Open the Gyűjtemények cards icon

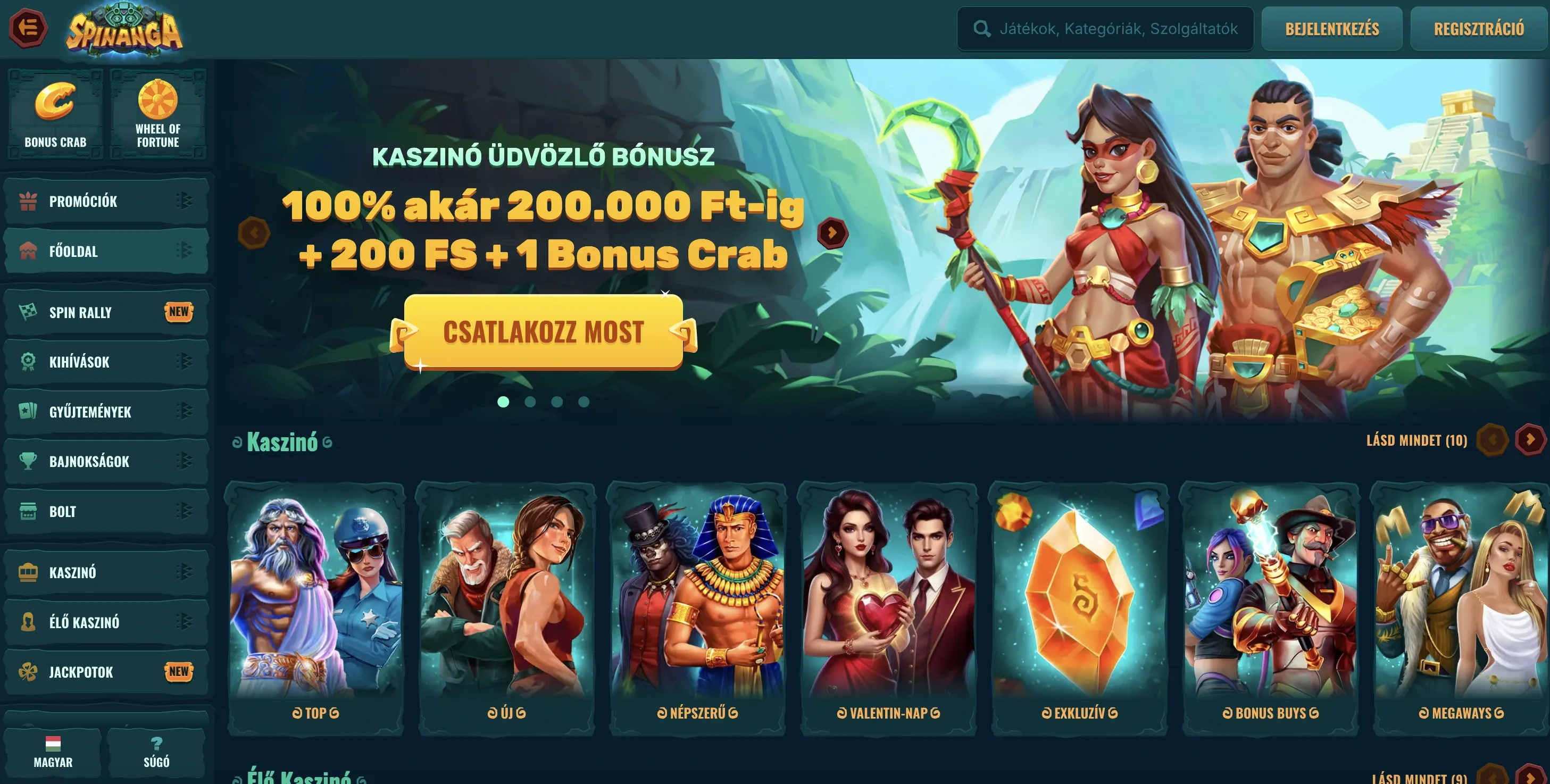[x=27, y=412]
